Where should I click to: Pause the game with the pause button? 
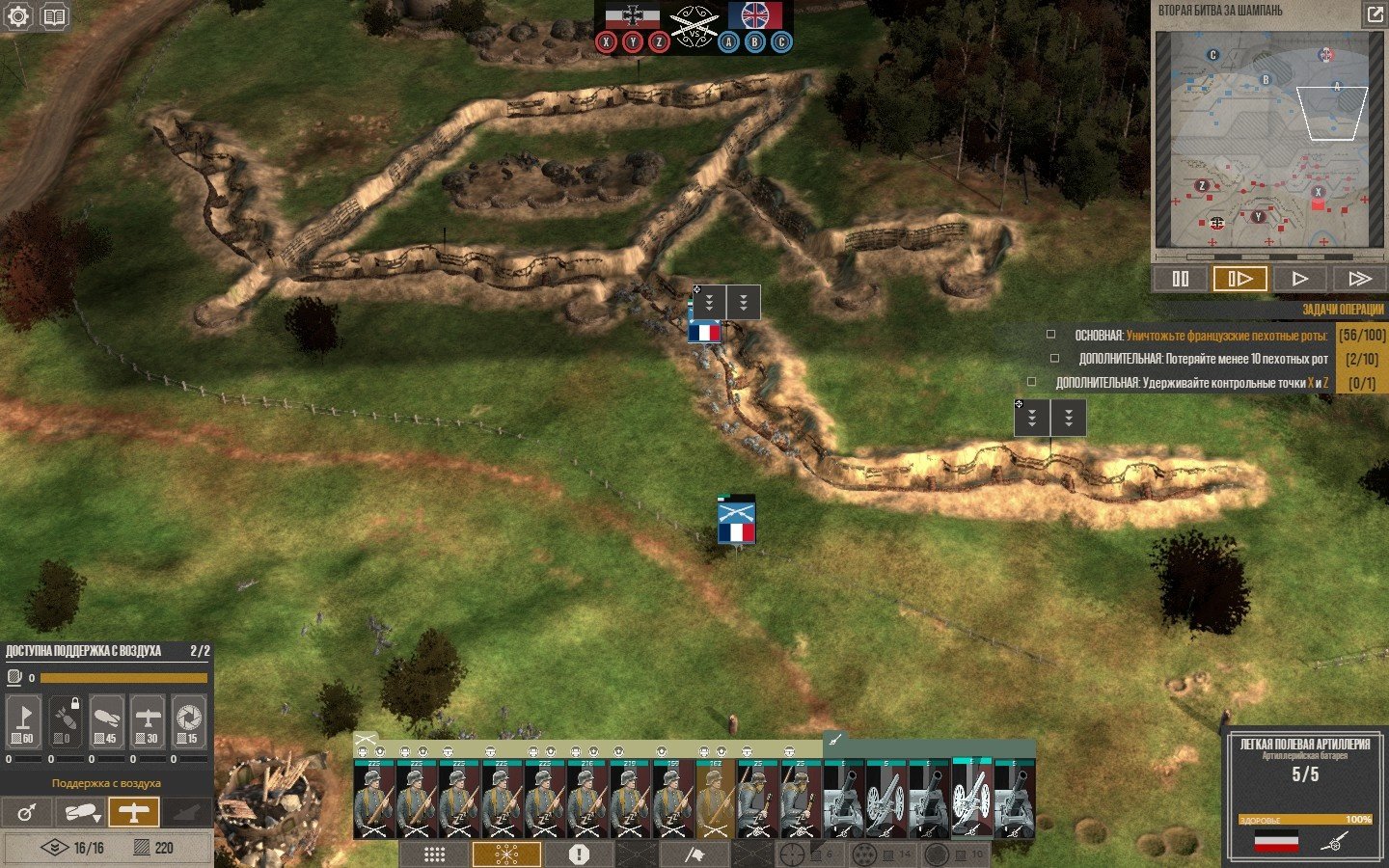click(1180, 279)
